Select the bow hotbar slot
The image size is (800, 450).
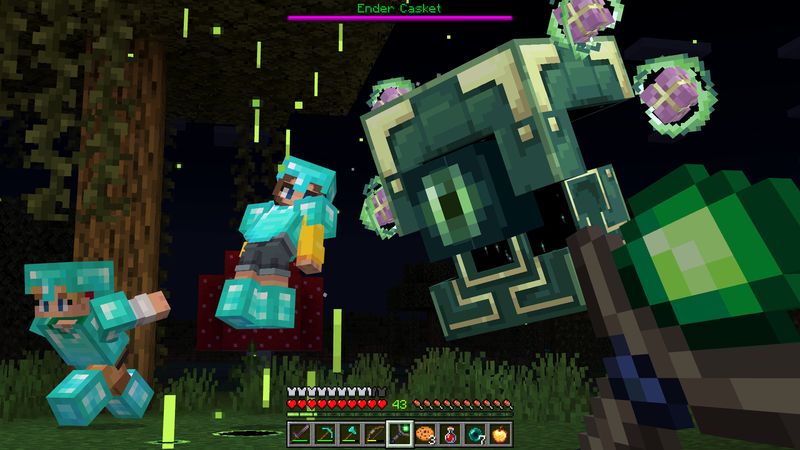(x=375, y=434)
